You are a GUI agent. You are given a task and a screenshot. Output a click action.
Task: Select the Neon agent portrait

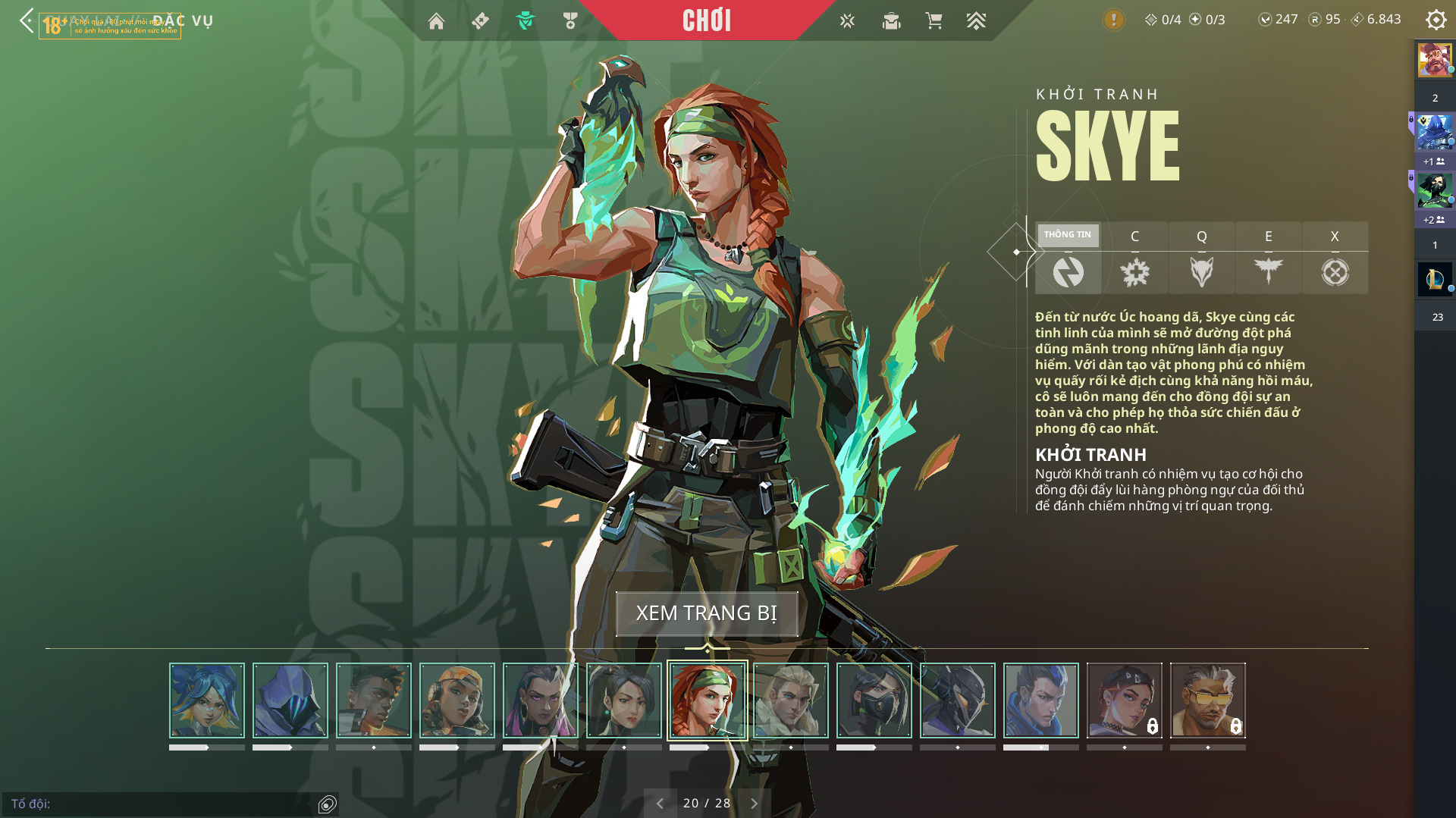click(207, 700)
